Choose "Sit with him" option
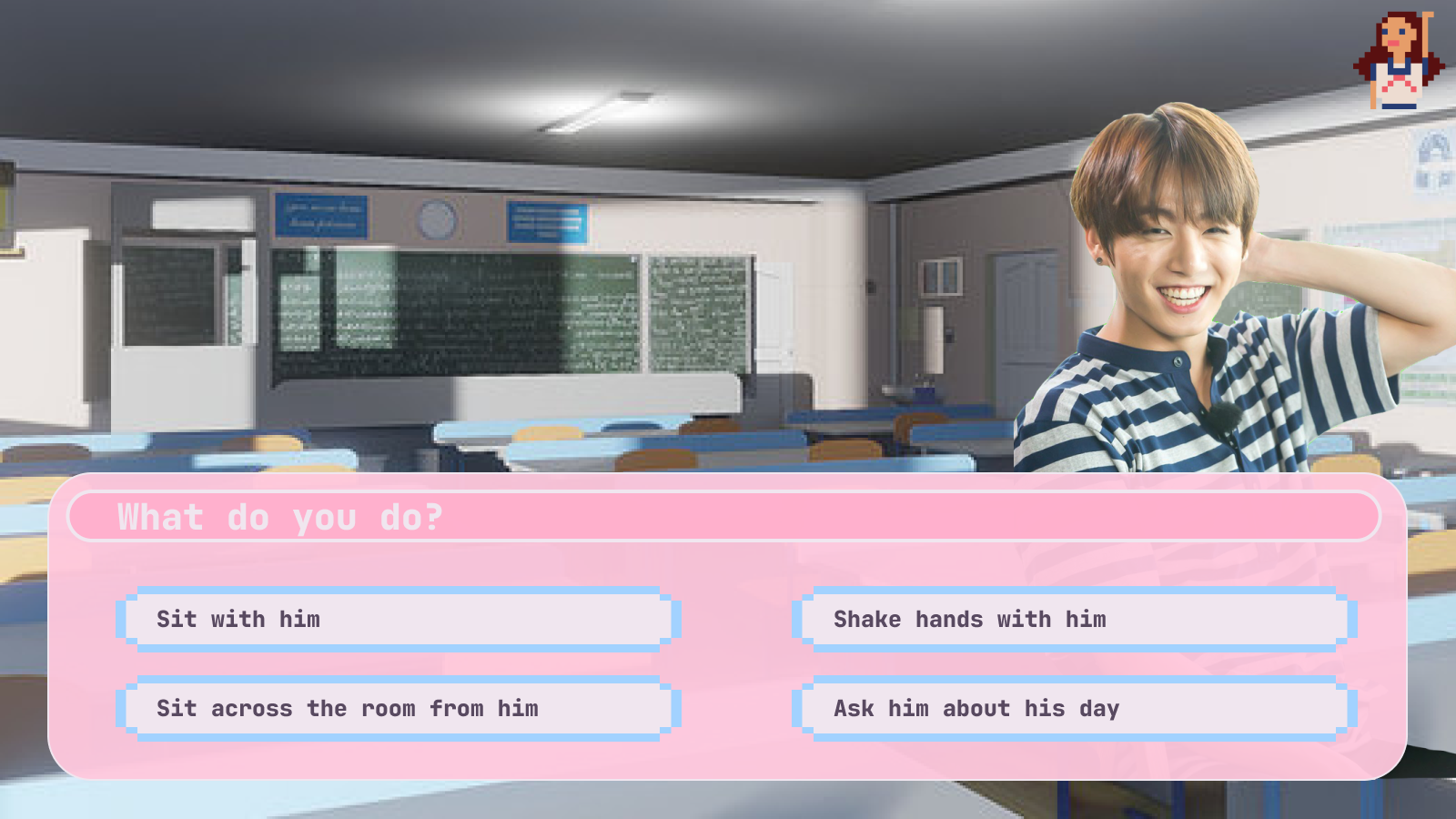 pyautogui.click(x=399, y=620)
